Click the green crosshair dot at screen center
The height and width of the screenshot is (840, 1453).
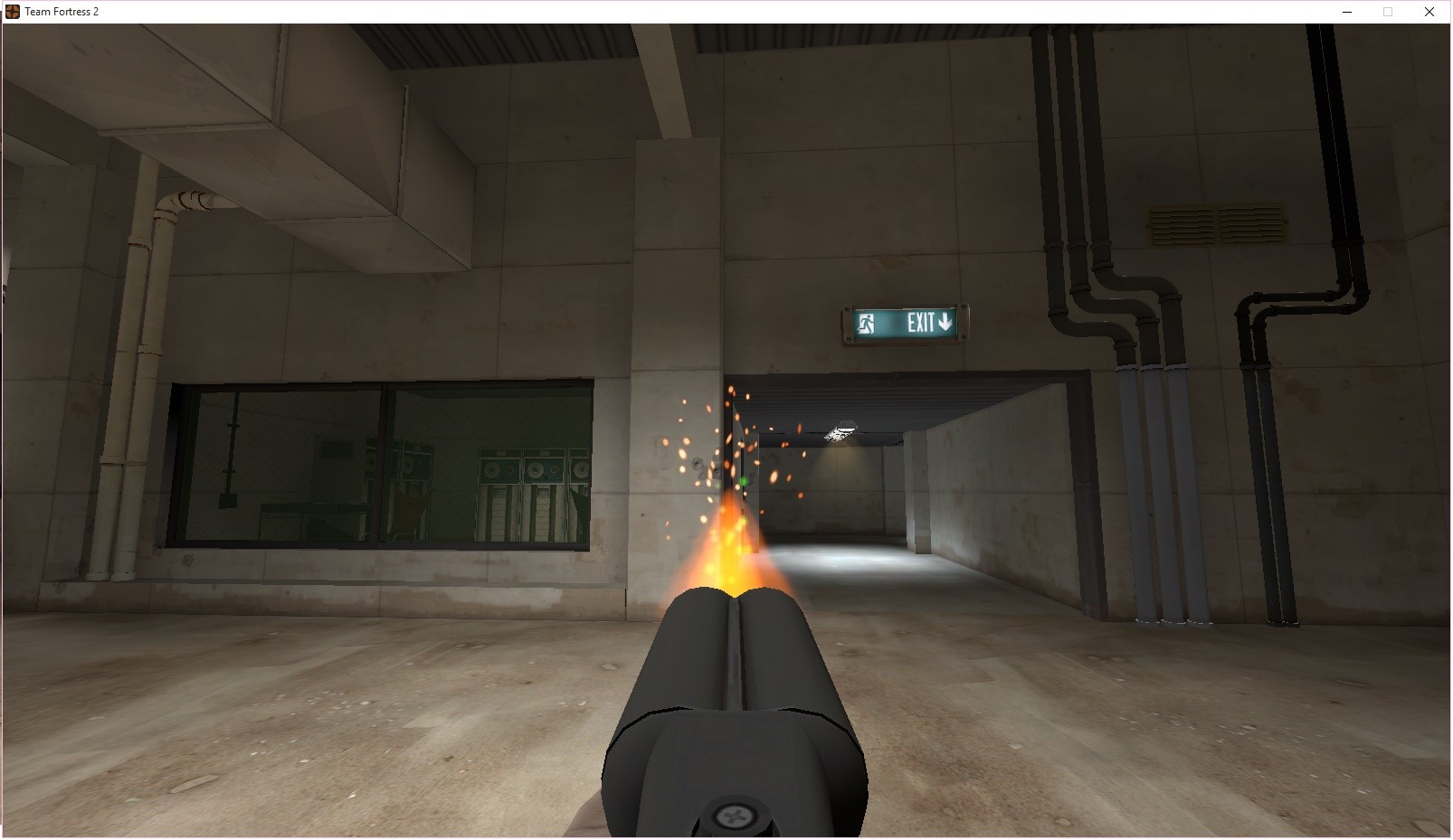click(x=745, y=480)
